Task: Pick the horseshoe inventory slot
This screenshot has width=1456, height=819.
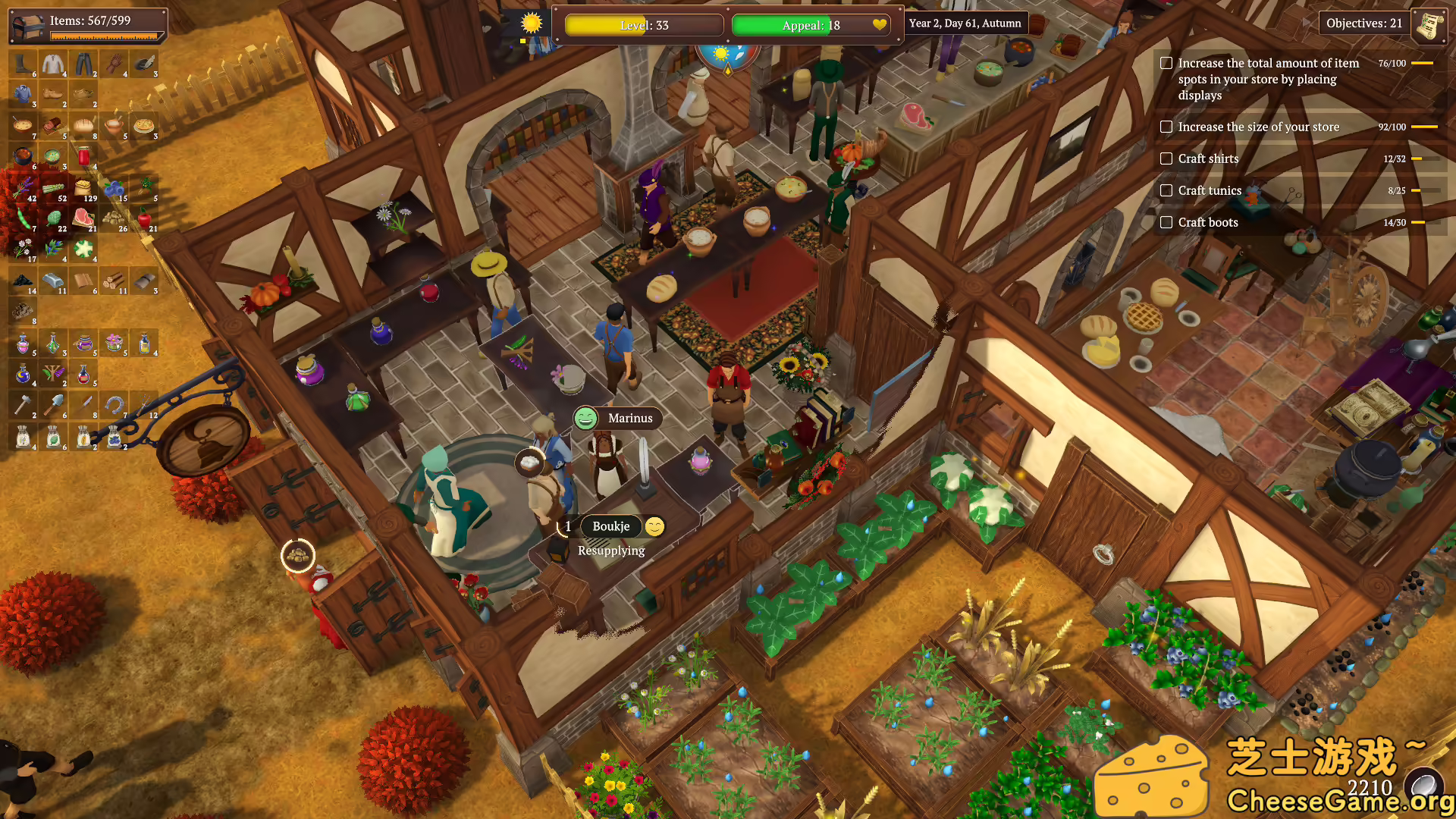Action: pos(114,406)
